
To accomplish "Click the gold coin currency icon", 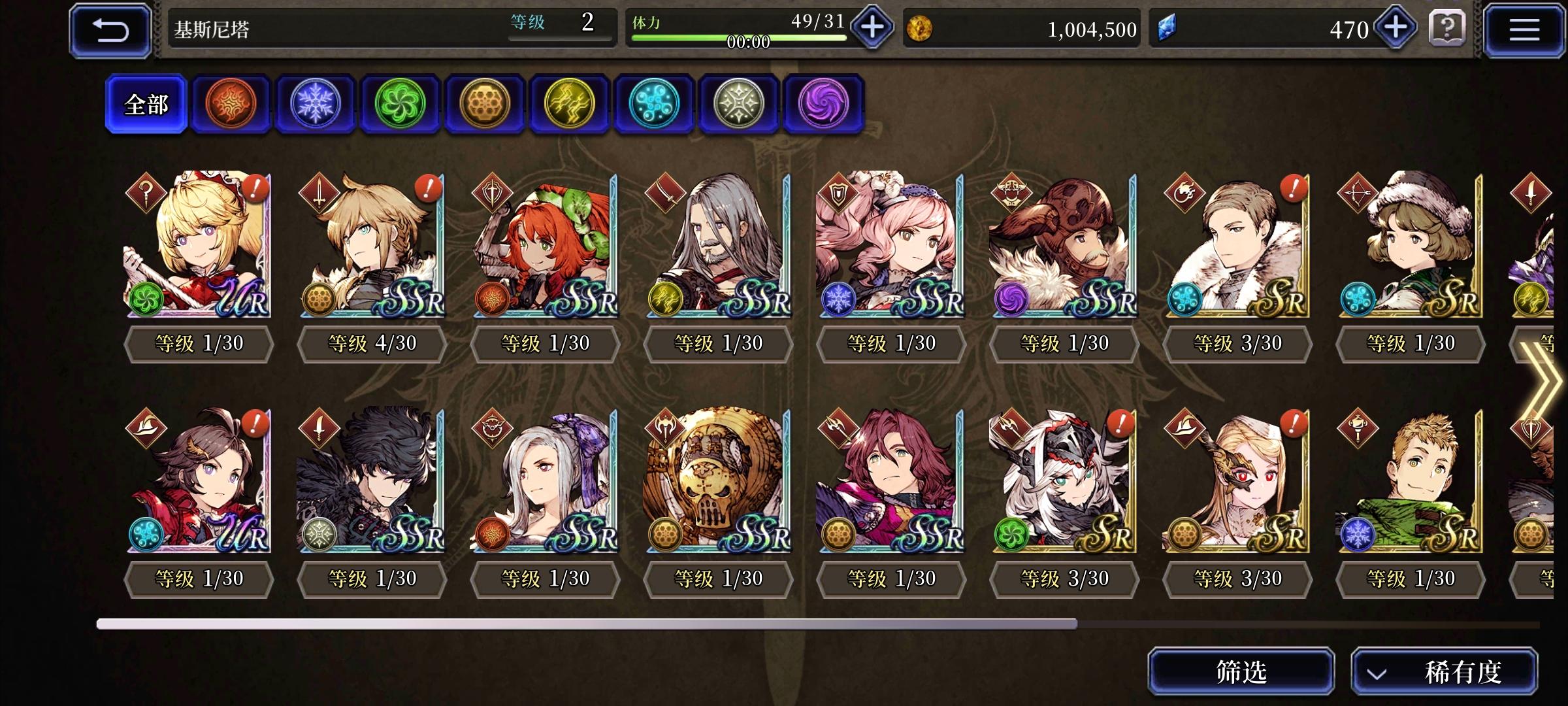I will click(921, 29).
